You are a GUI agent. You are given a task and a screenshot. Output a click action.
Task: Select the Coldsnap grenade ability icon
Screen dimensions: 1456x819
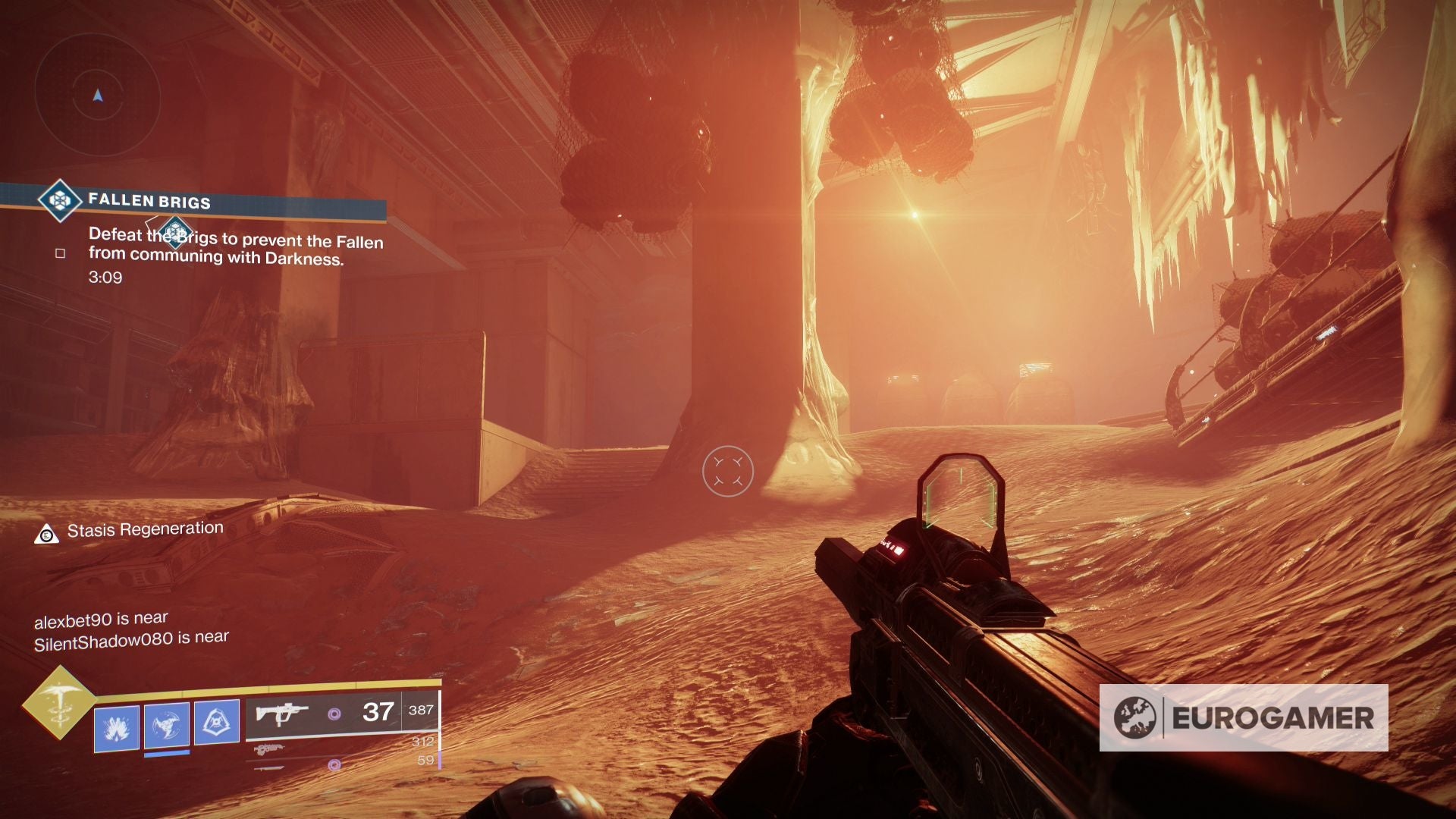118,726
